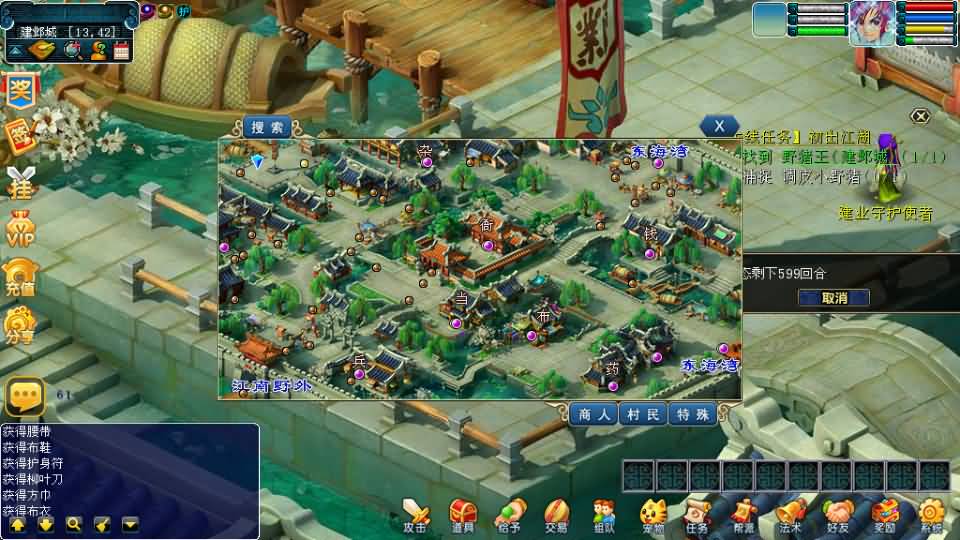Image resolution: width=960 pixels, height=540 pixels.
Task: Open the 系统 system settings gear
Action: coord(931,515)
